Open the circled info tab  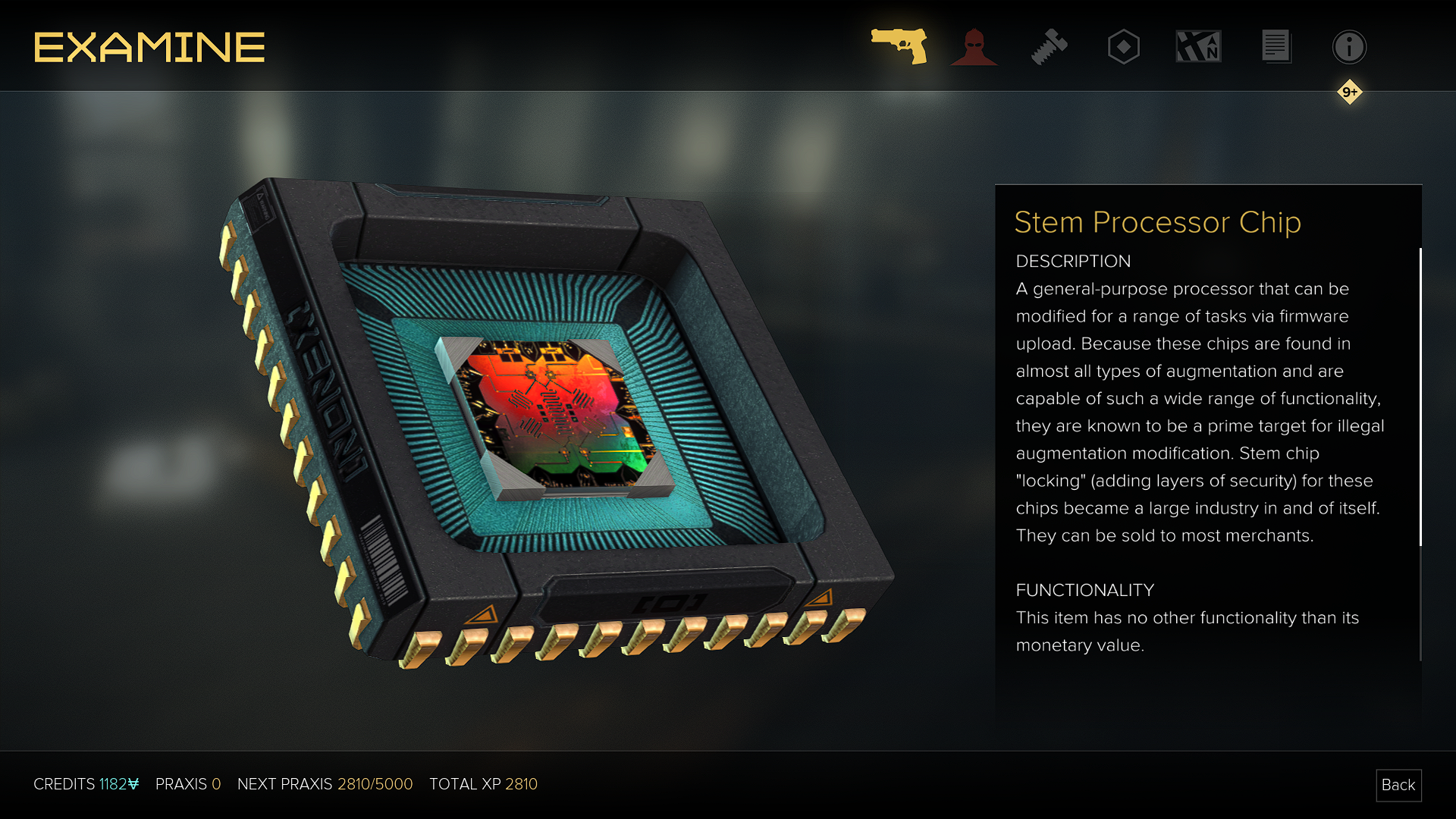(x=1349, y=47)
